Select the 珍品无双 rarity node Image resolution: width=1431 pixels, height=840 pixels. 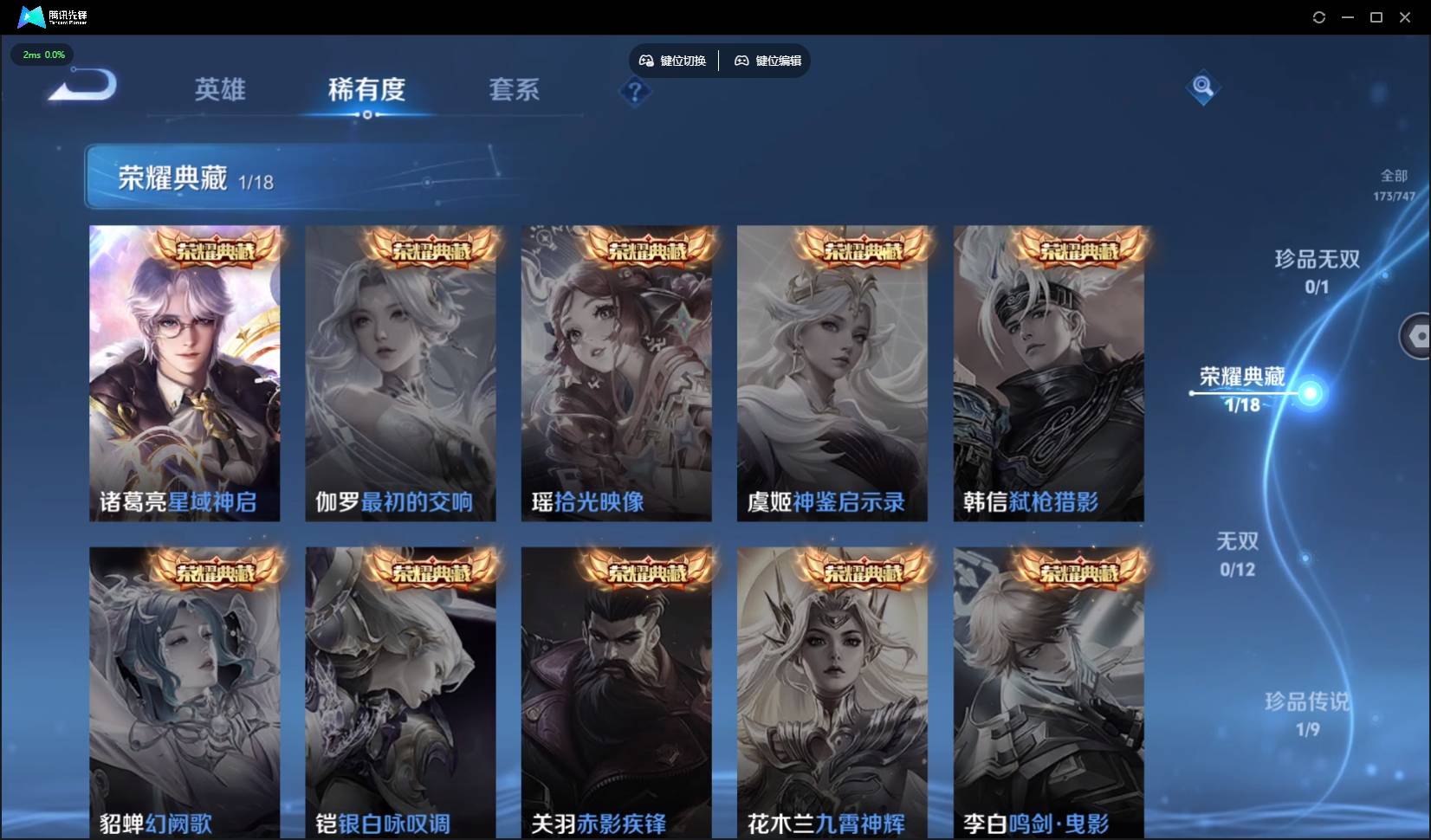point(1317,271)
